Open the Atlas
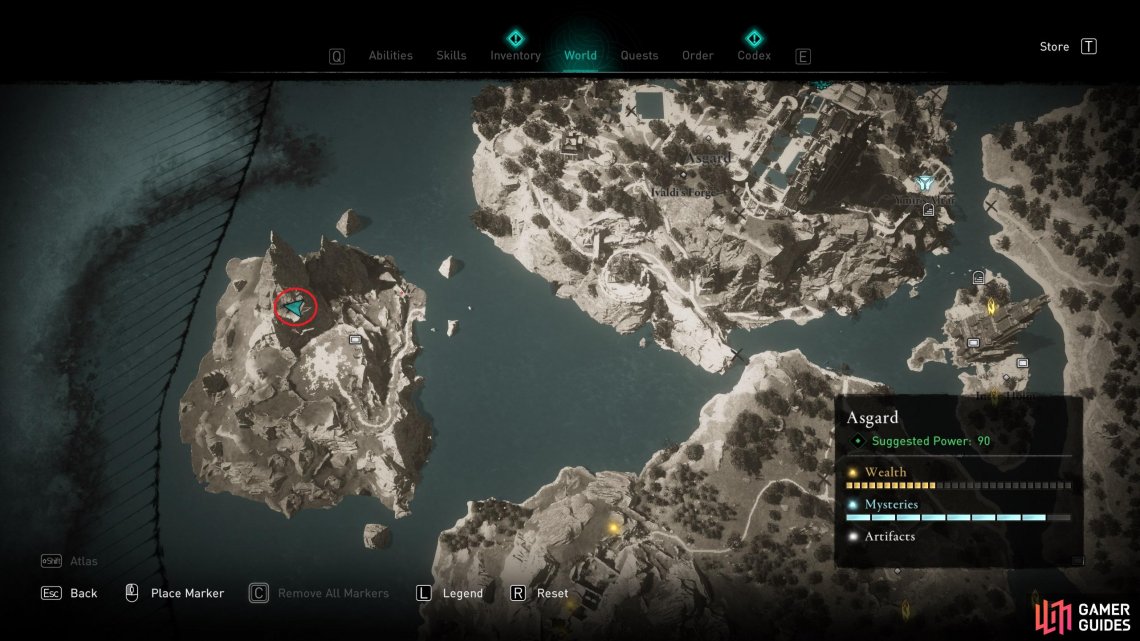The image size is (1140, 641). coord(84,561)
